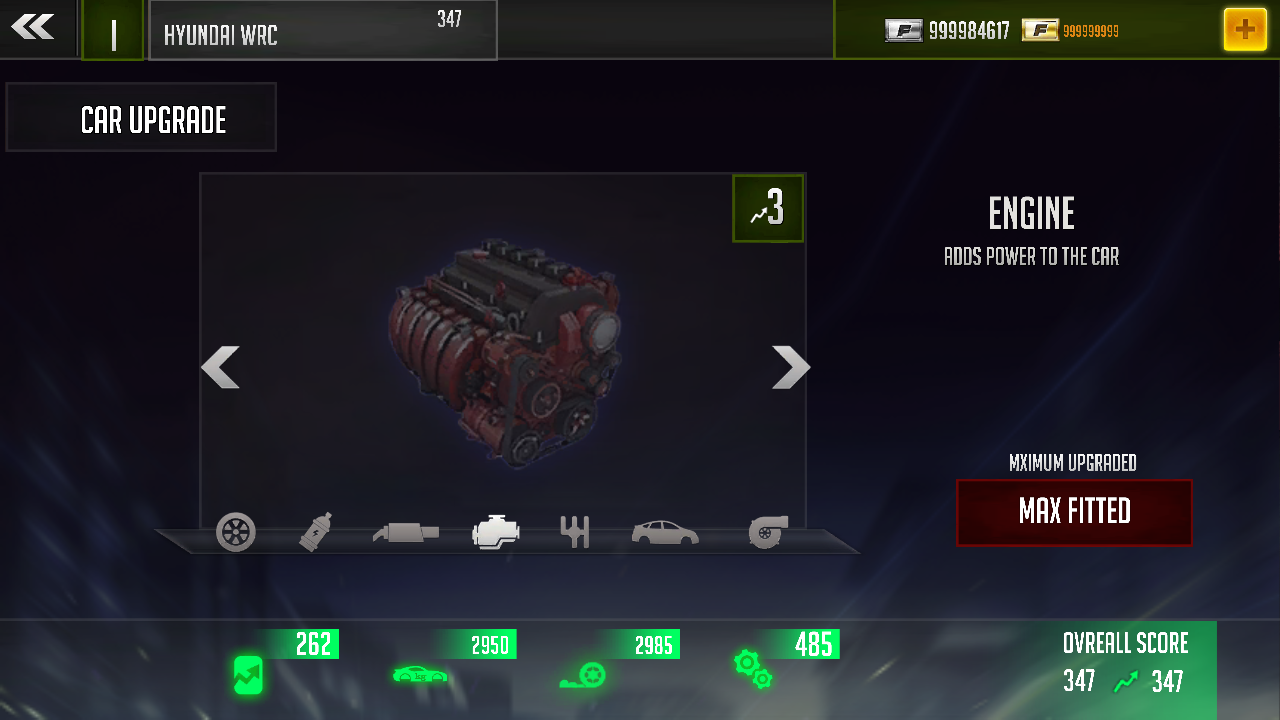Click the green speed car stat icon

(x=420, y=676)
